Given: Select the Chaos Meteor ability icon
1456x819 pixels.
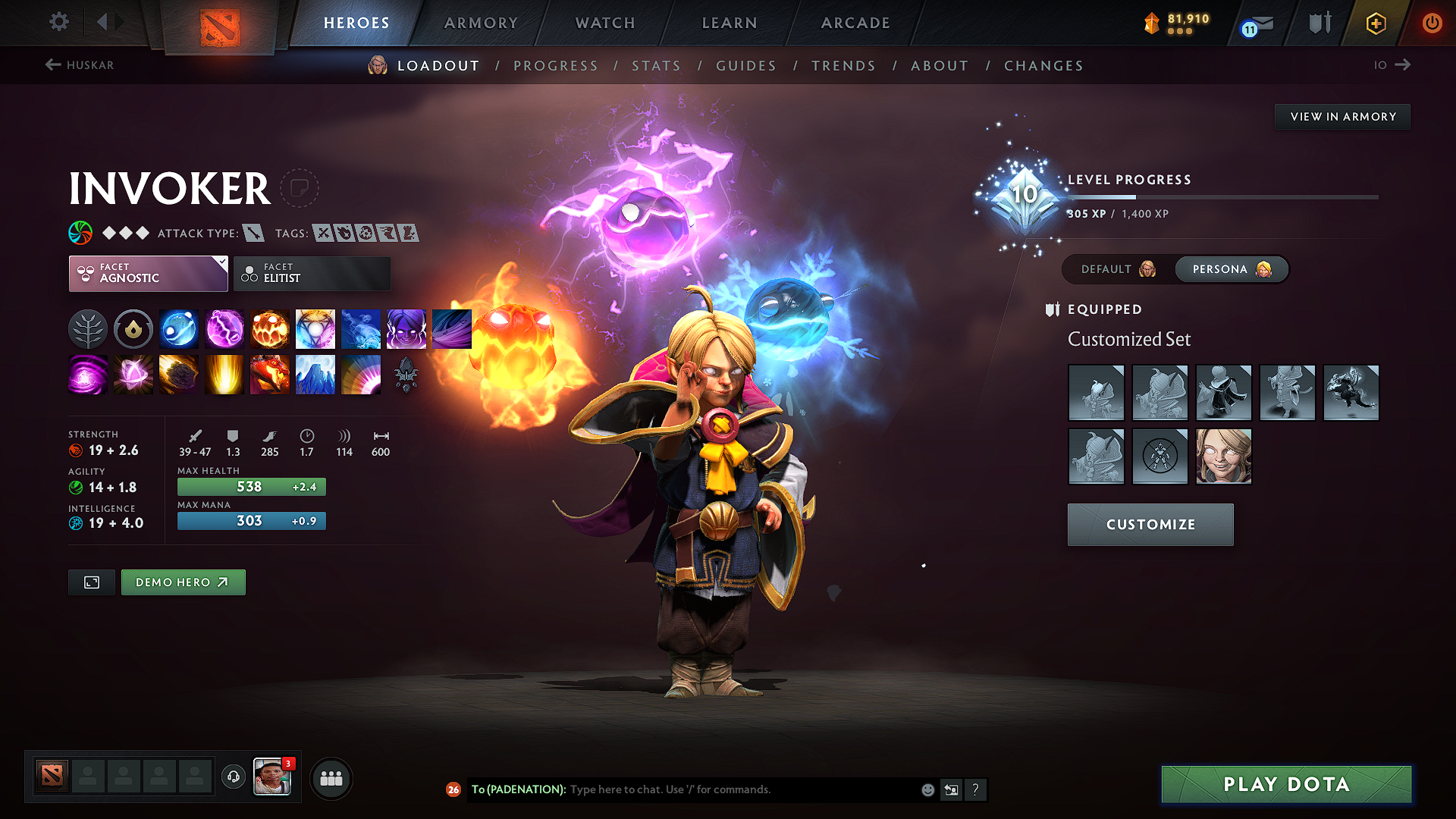Looking at the screenshot, I should click(179, 375).
